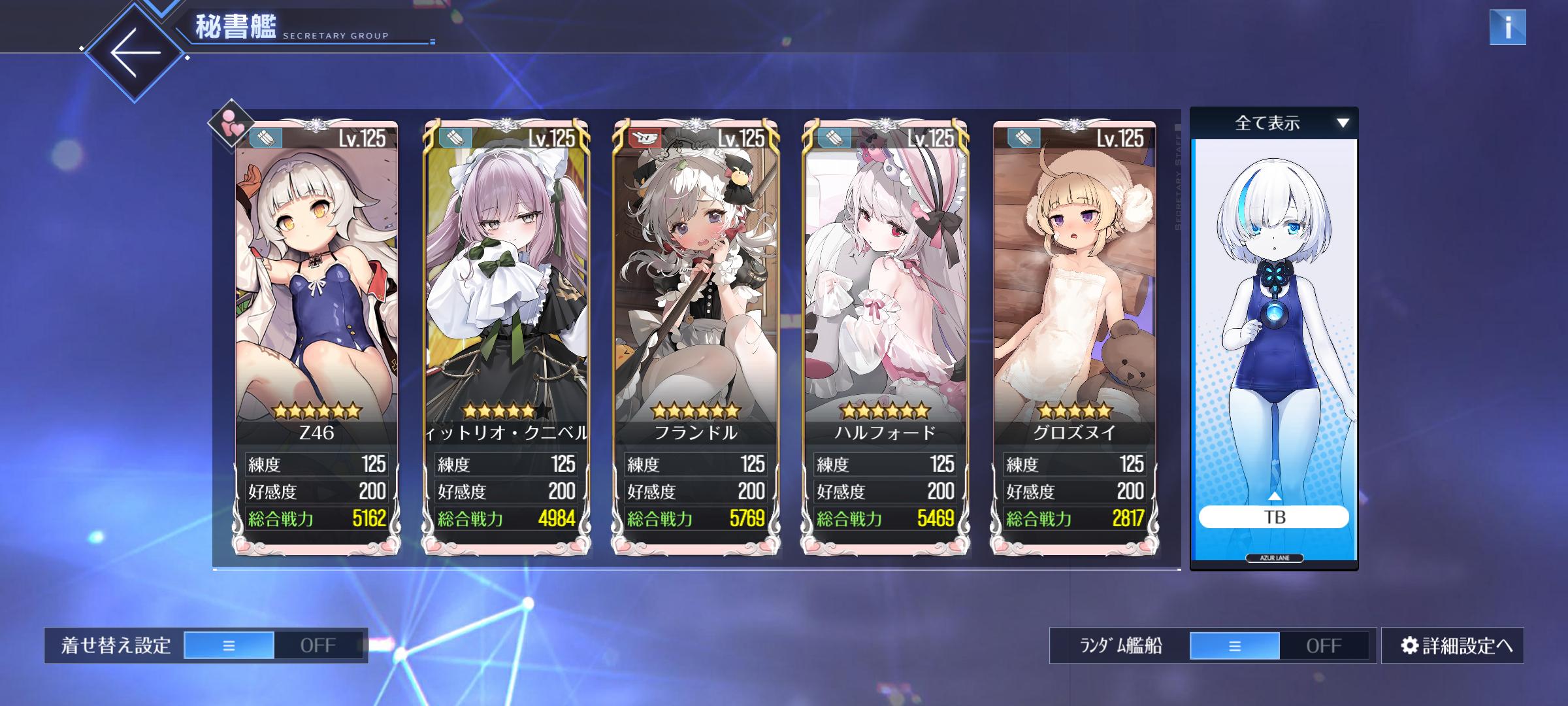Open 詳細設定へ detailed settings
The height and width of the screenshot is (706, 1568).
pyautogui.click(x=1457, y=646)
